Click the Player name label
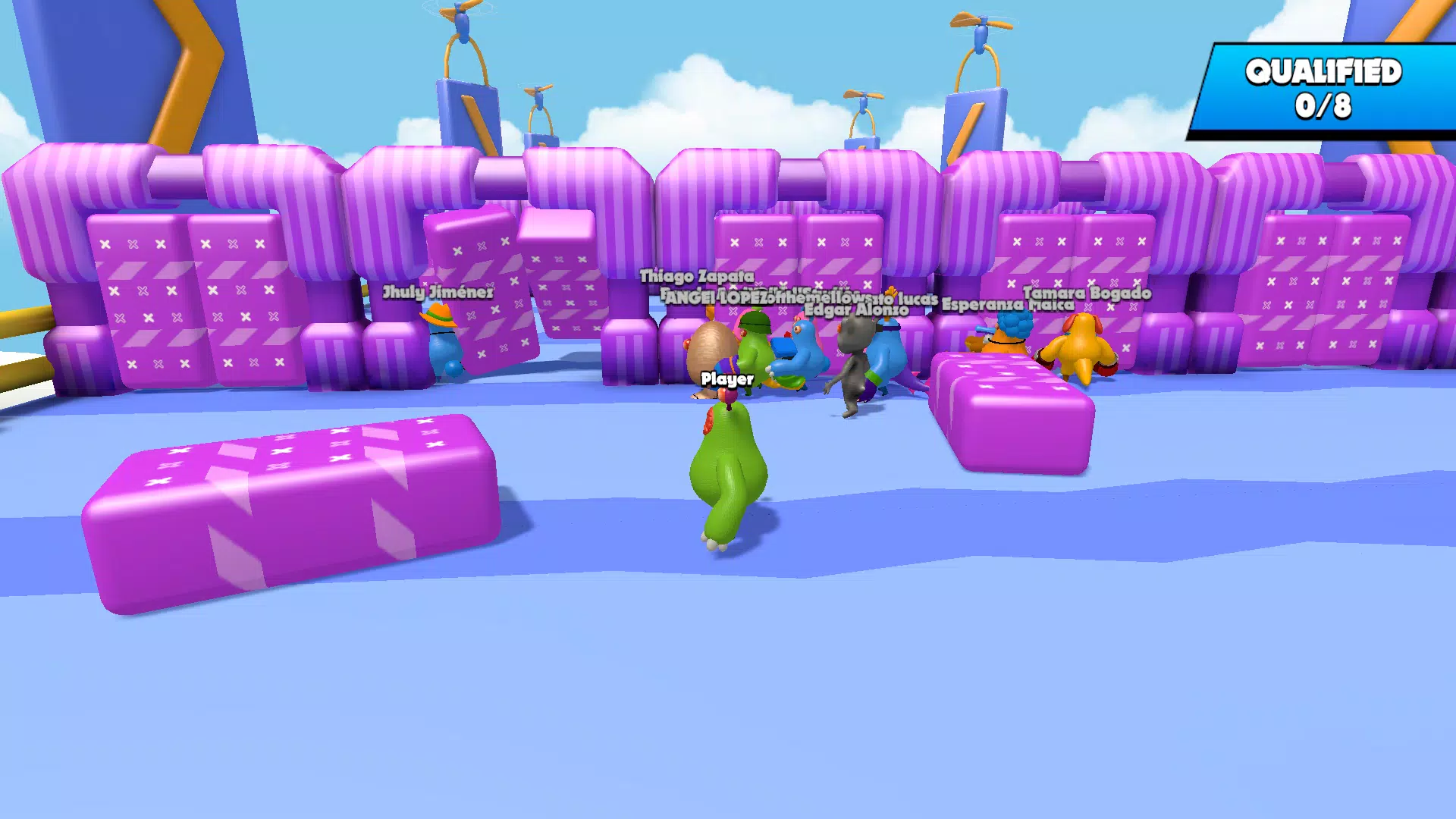Viewport: 1456px width, 819px height. [x=726, y=378]
